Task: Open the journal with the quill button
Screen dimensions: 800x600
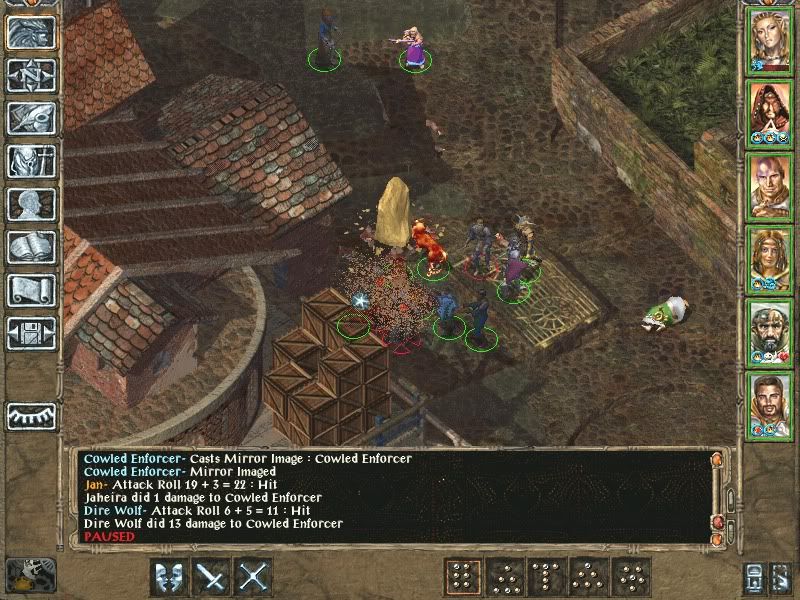Action: [32, 118]
